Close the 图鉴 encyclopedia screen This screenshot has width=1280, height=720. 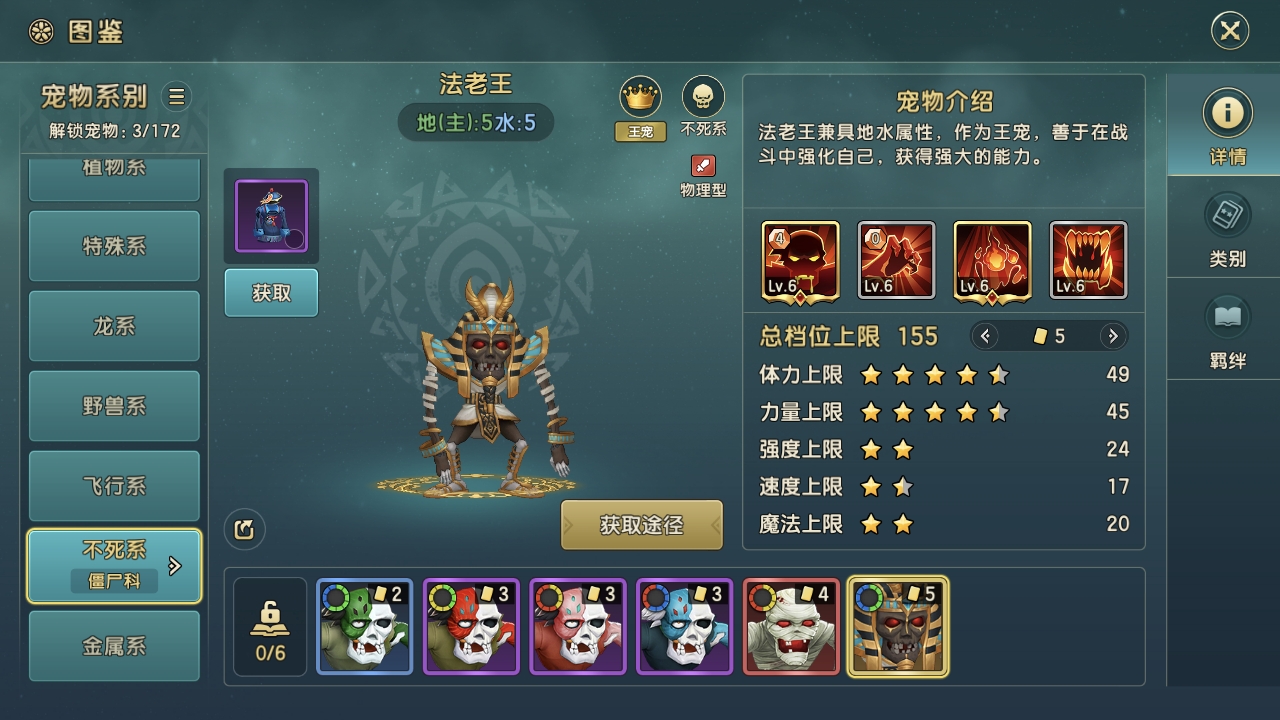coord(1229,31)
